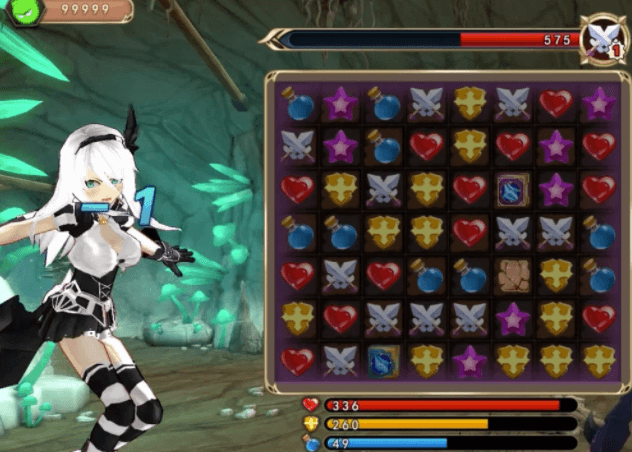Select the teal-framed blue spell book tile
The image size is (632, 452).
click(383, 360)
